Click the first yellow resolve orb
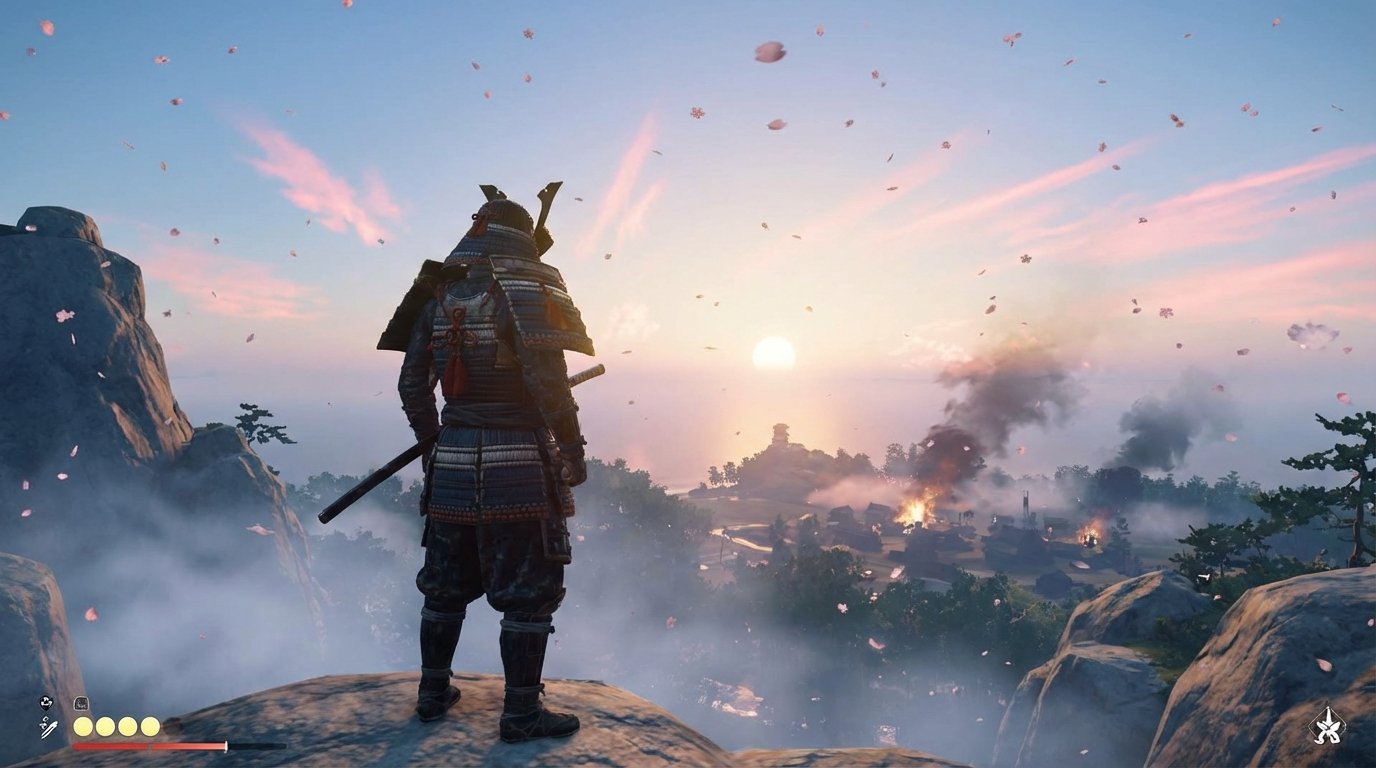The image size is (1376, 768). 84,725
